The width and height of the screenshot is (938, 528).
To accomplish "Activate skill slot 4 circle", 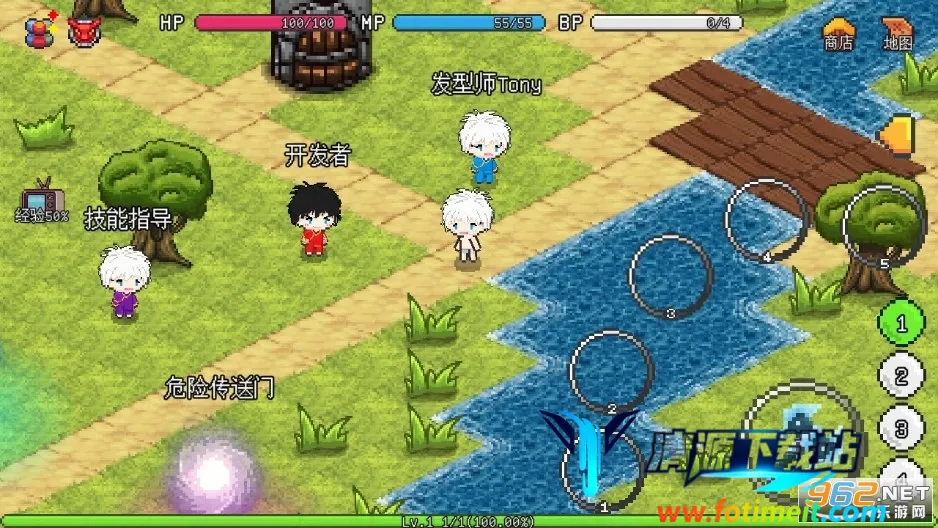I will 766,220.
